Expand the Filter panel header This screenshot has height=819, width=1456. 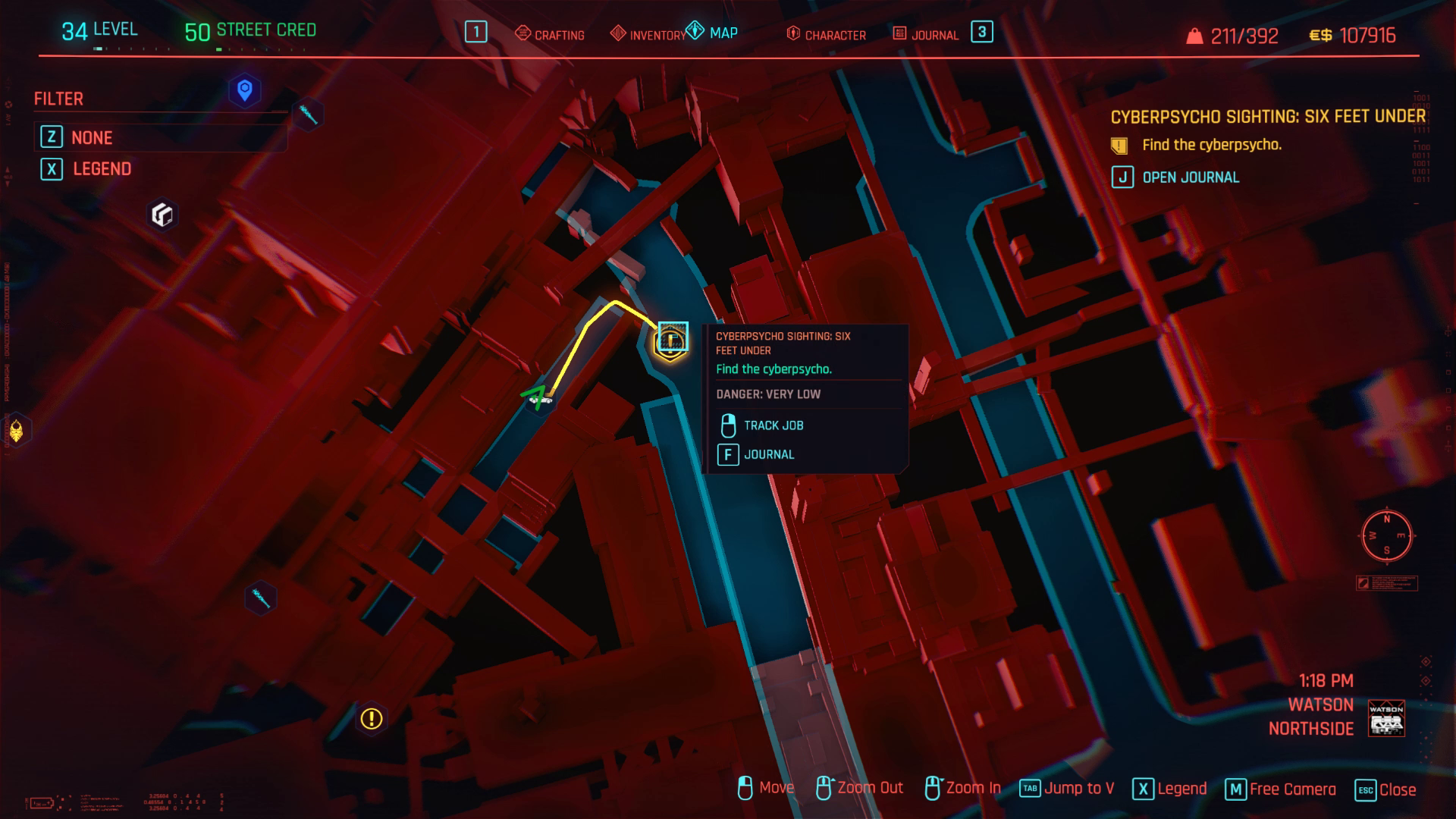coord(58,99)
